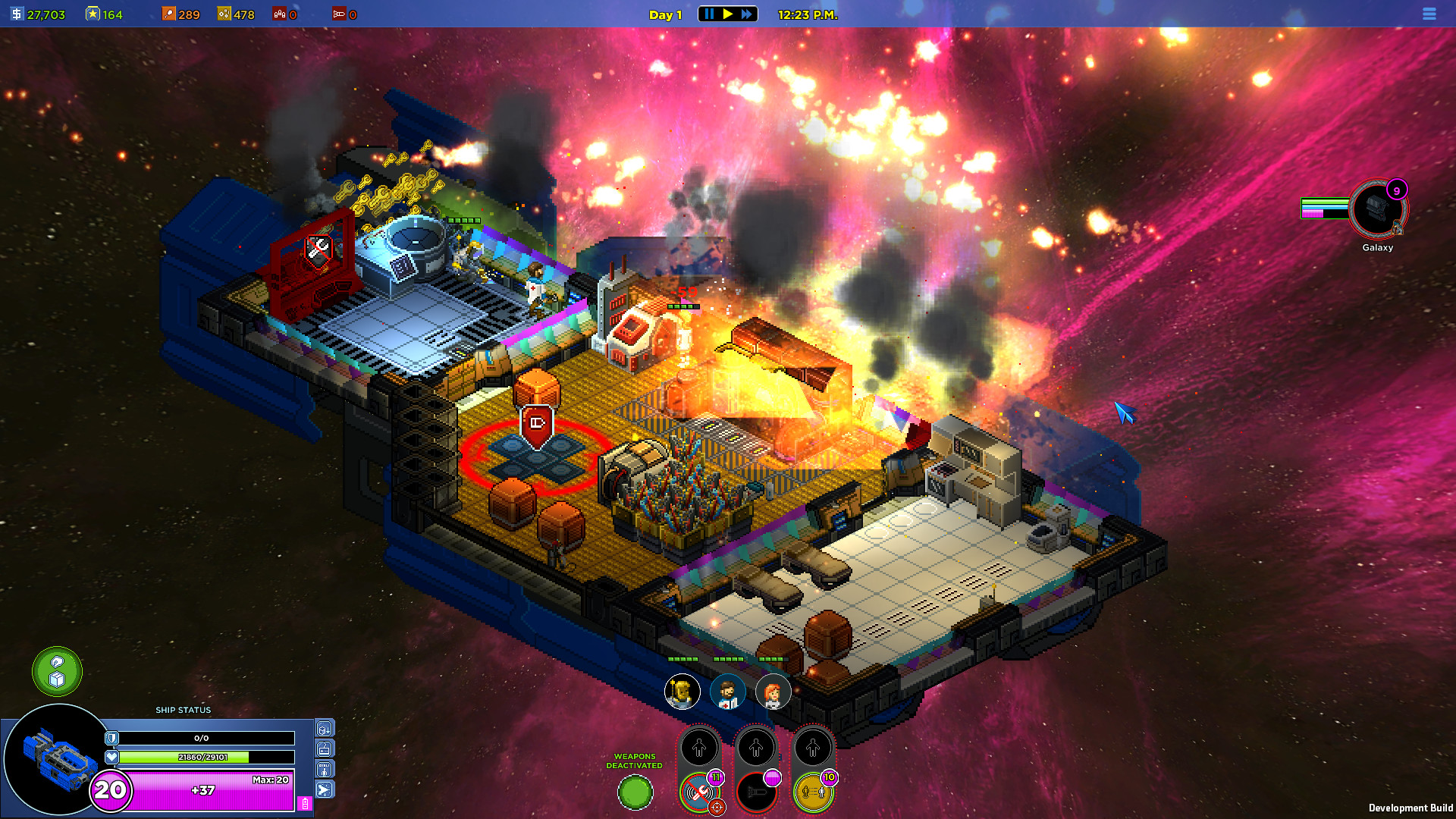Open the hamburger main menu

coord(1429,14)
